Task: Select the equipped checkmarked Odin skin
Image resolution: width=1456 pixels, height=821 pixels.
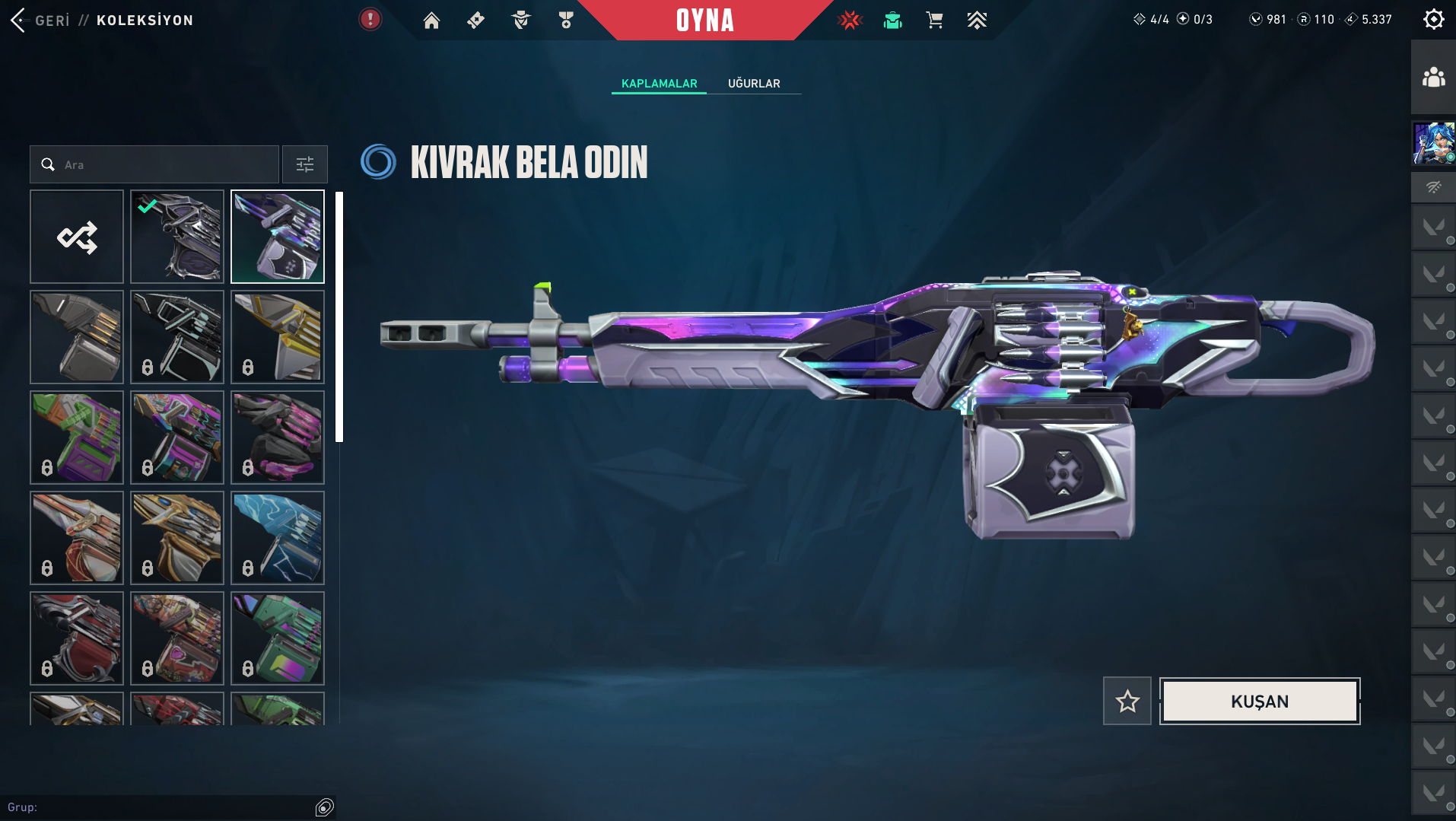Action: coord(177,237)
